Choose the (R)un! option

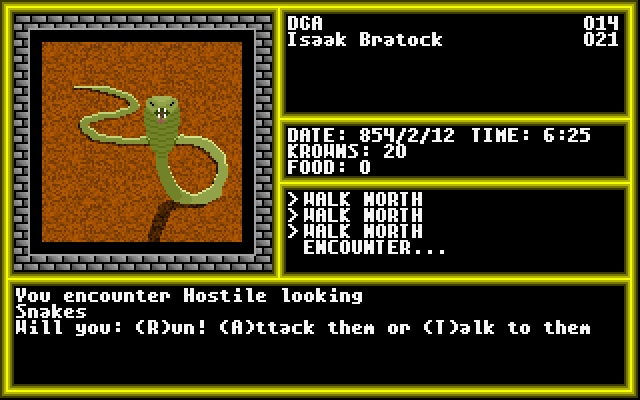click(x=159, y=328)
